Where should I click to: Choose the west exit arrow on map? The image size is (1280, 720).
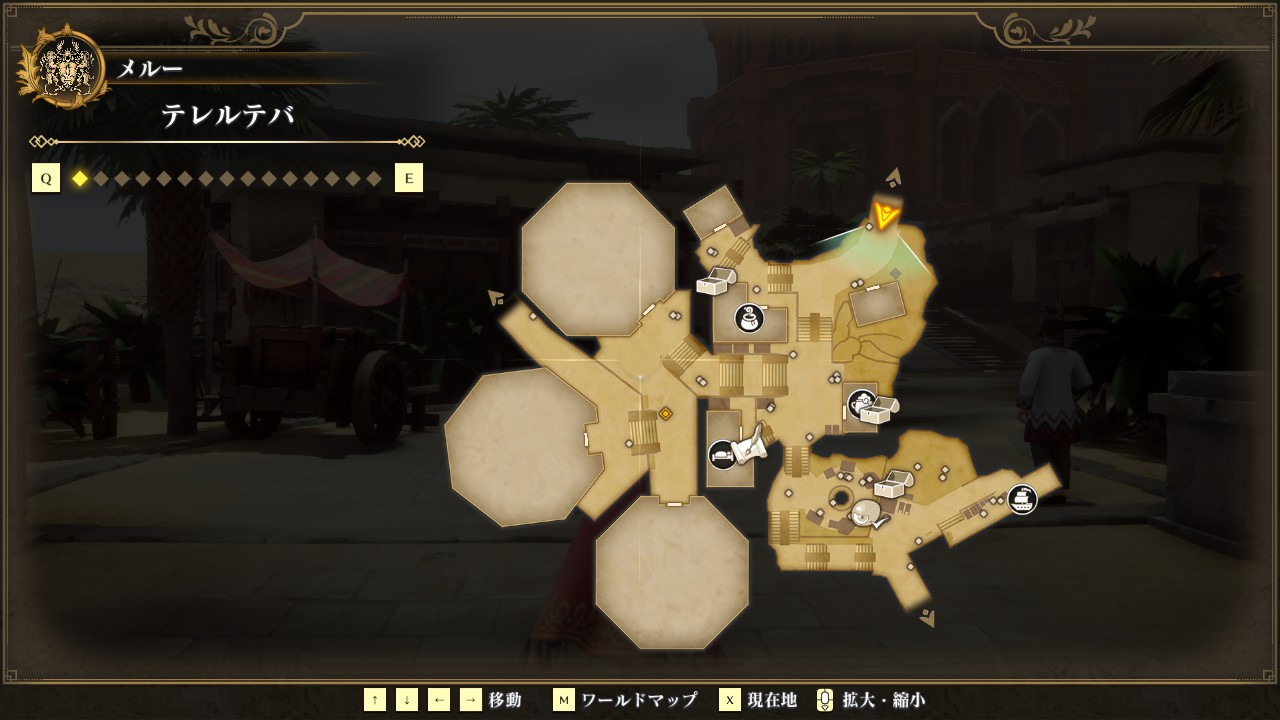coord(495,297)
